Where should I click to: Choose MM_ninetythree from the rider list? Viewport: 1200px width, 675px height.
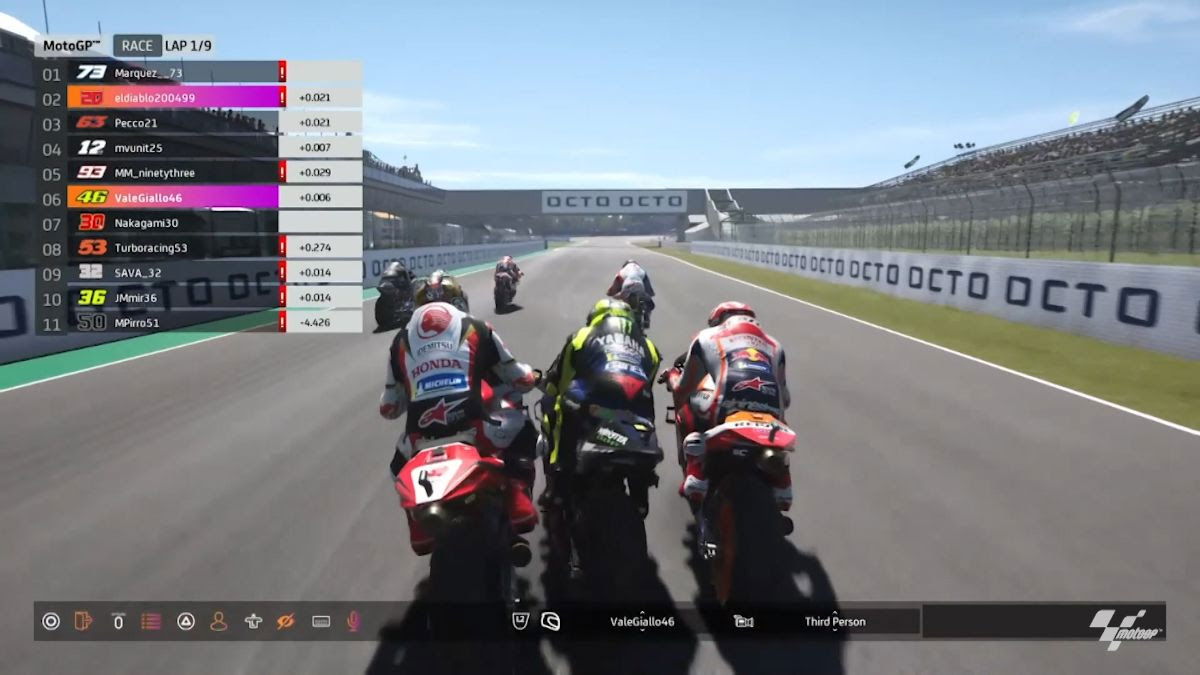click(154, 172)
